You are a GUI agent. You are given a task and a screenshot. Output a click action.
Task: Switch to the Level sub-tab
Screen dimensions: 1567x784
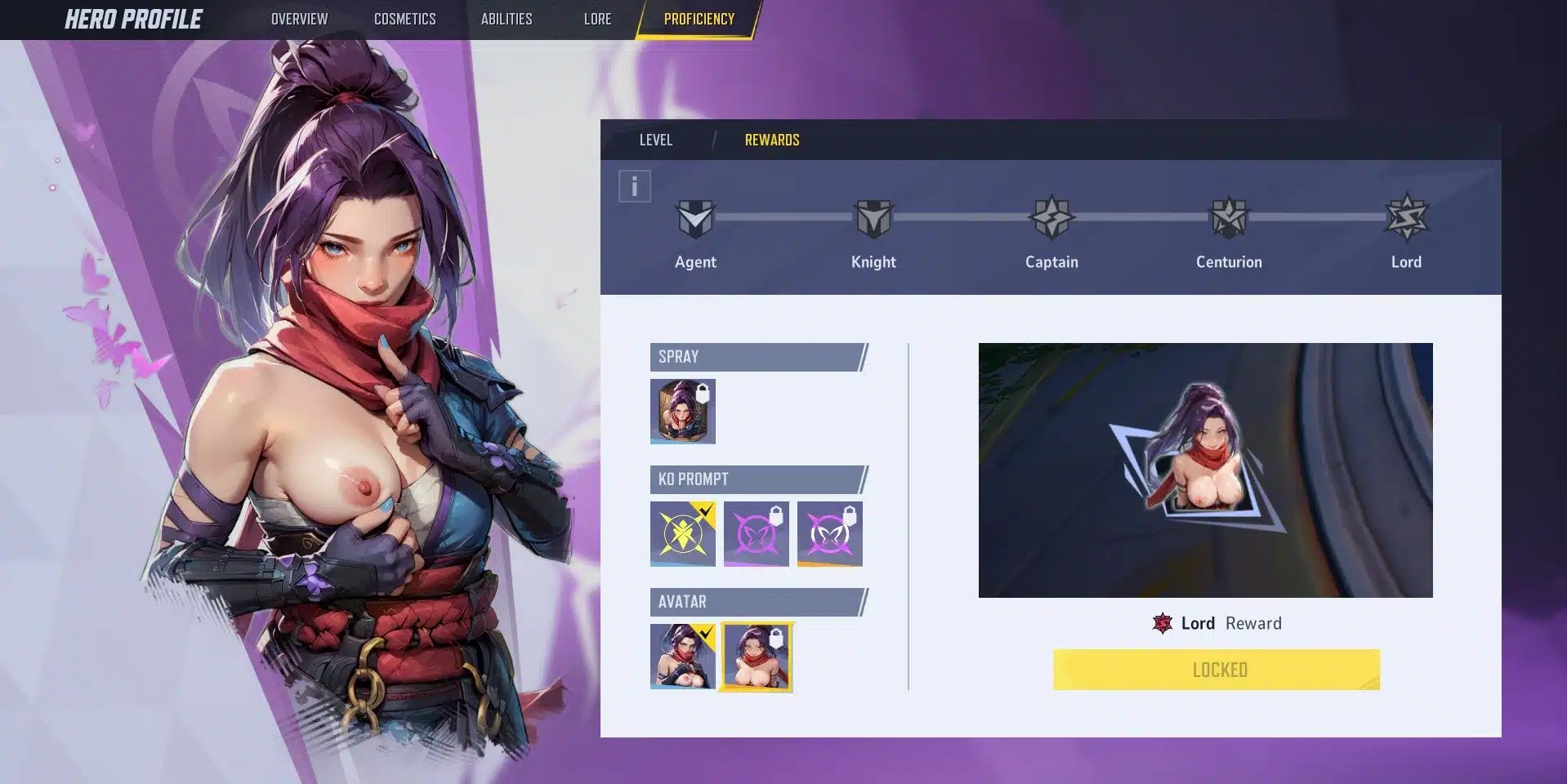pos(655,140)
